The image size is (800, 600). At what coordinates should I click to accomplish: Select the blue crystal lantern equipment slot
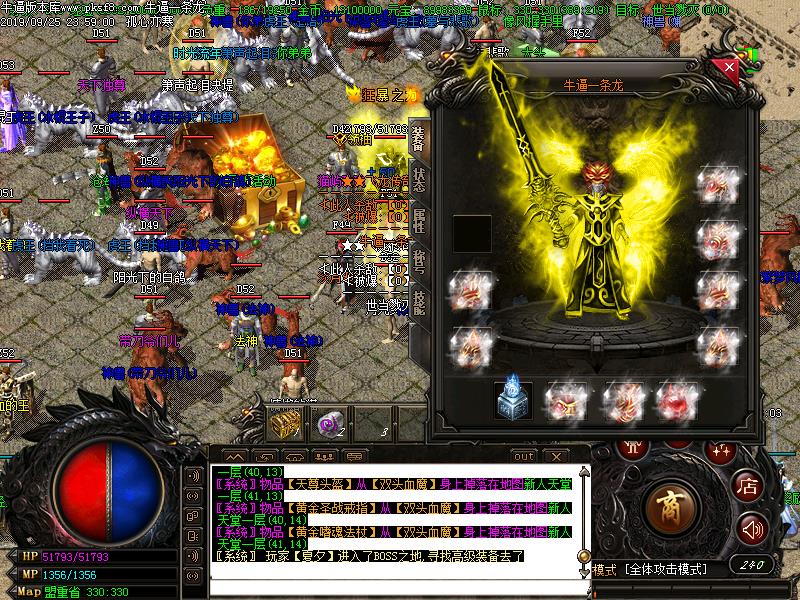(513, 400)
